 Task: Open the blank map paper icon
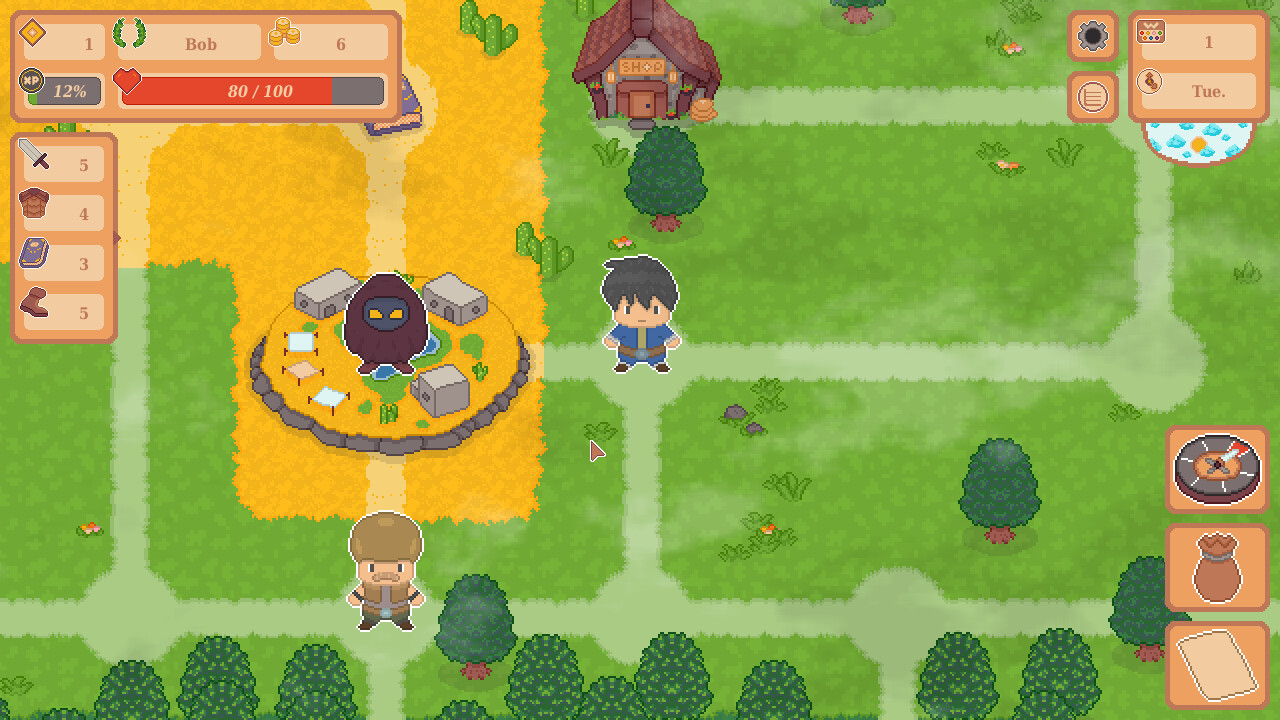click(1217, 662)
